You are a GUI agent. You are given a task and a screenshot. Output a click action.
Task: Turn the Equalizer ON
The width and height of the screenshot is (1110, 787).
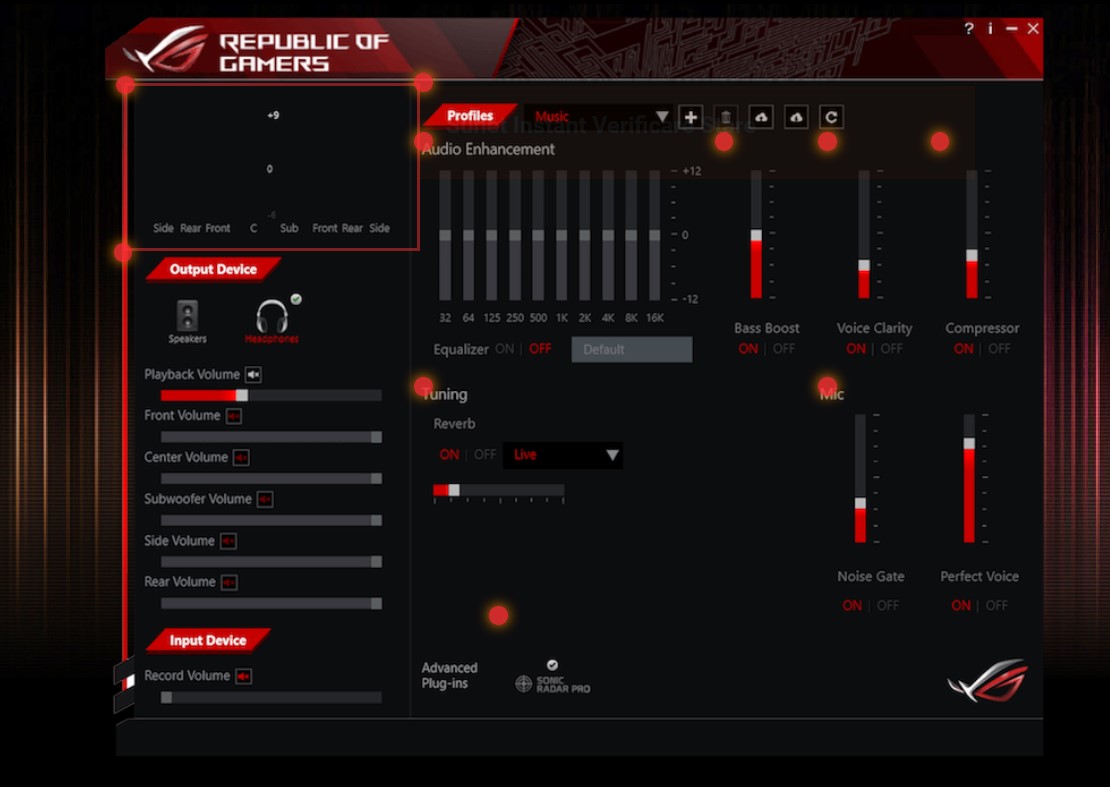(504, 349)
